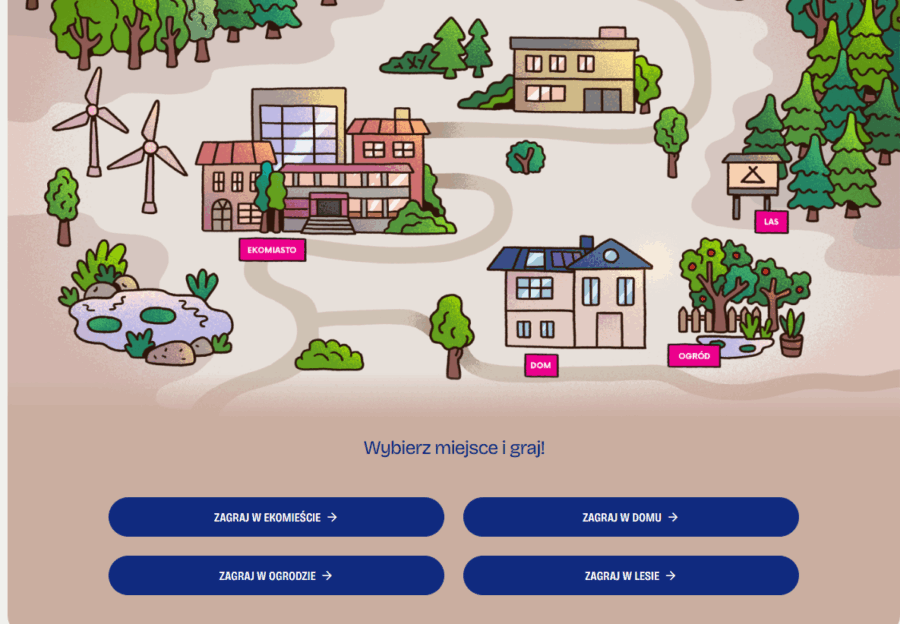
Task: Launch the Zagraj w Lesie game
Action: pyautogui.click(x=630, y=575)
